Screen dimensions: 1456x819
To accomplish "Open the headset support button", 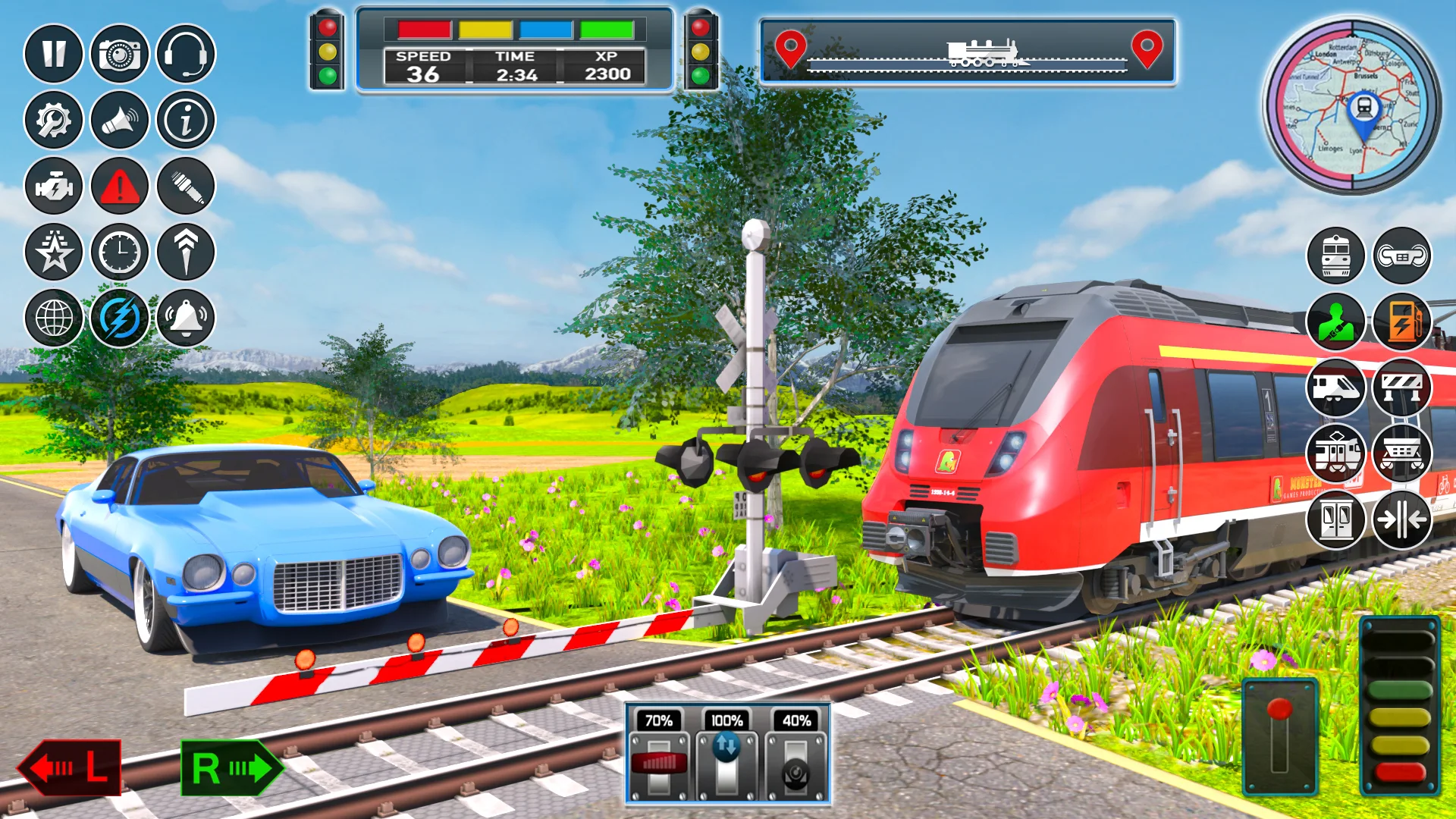I will (x=186, y=54).
